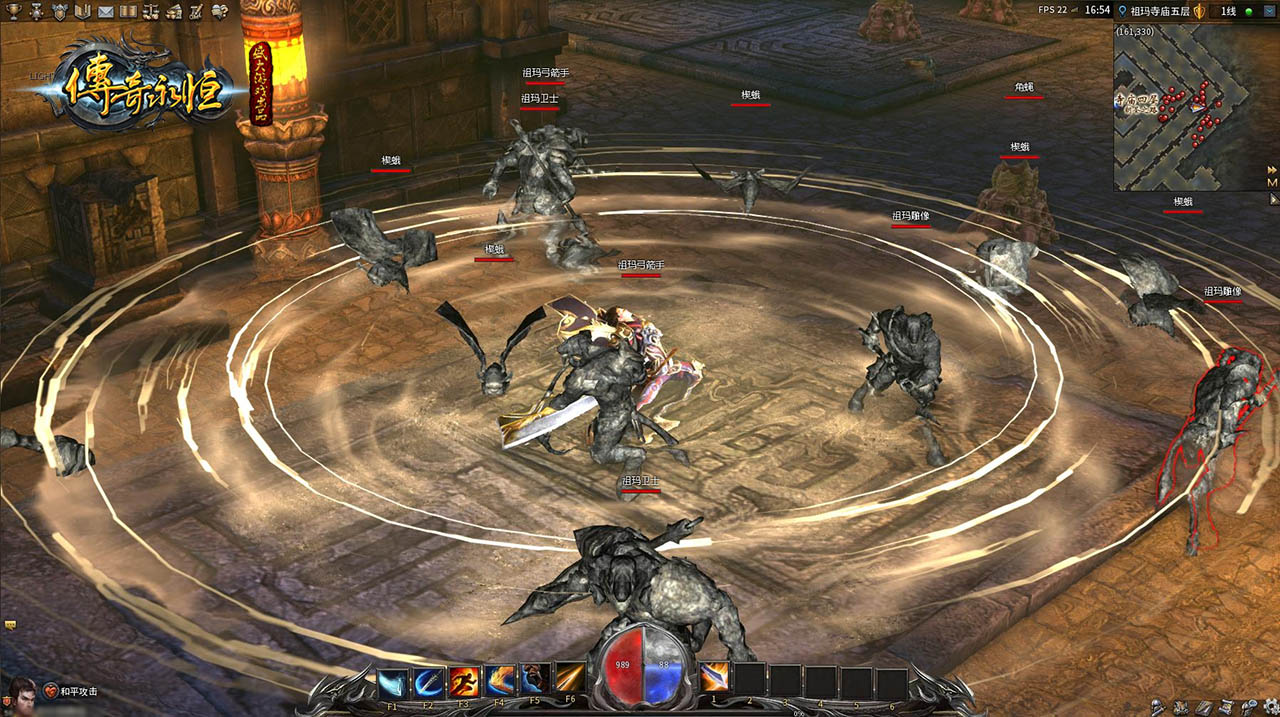This screenshot has height=717, width=1280.
Task: Select the flaming sword in slot 1
Action: (x=714, y=680)
